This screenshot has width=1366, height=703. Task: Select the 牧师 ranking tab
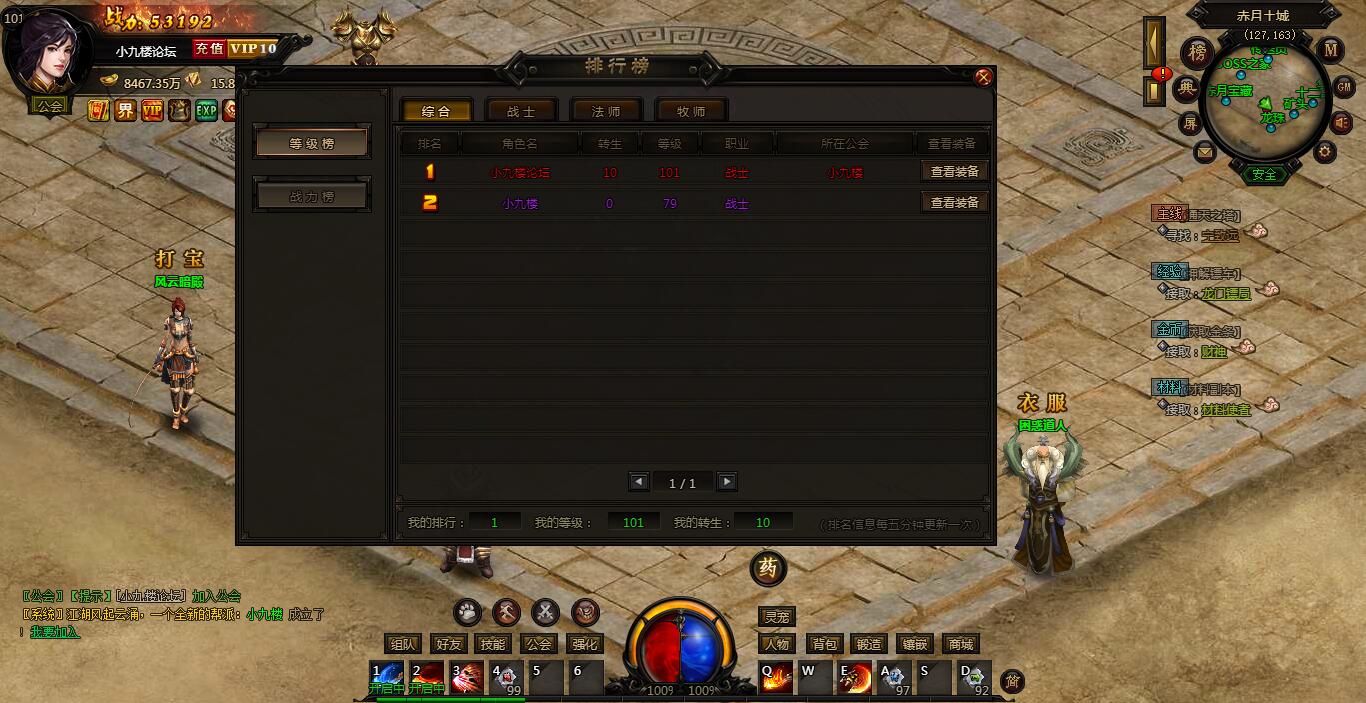click(691, 111)
